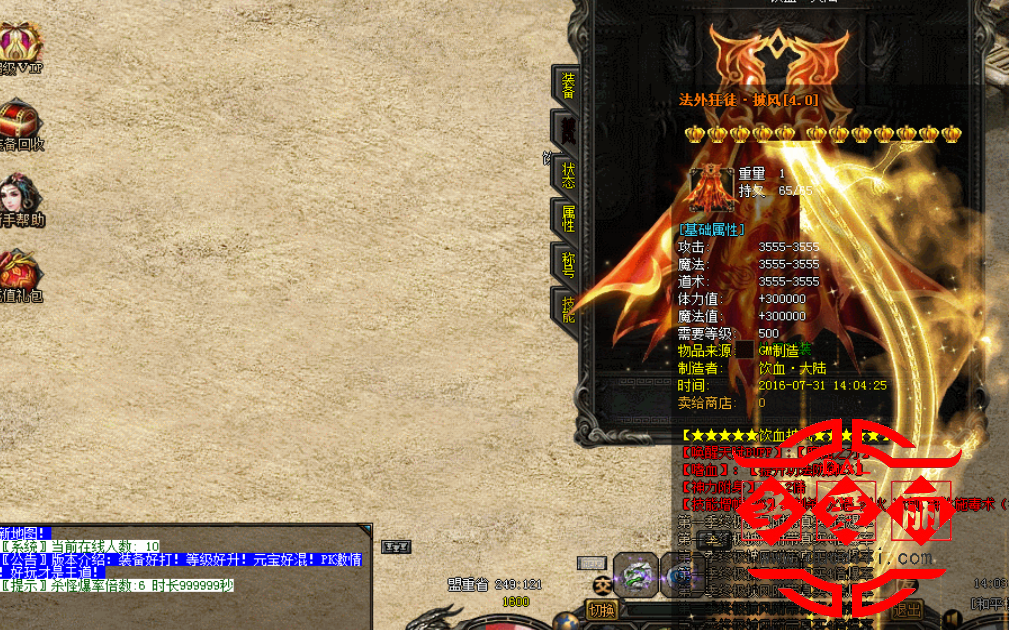Switch to the 状态 status tab
This screenshot has width=1009, height=630.
coord(568,175)
